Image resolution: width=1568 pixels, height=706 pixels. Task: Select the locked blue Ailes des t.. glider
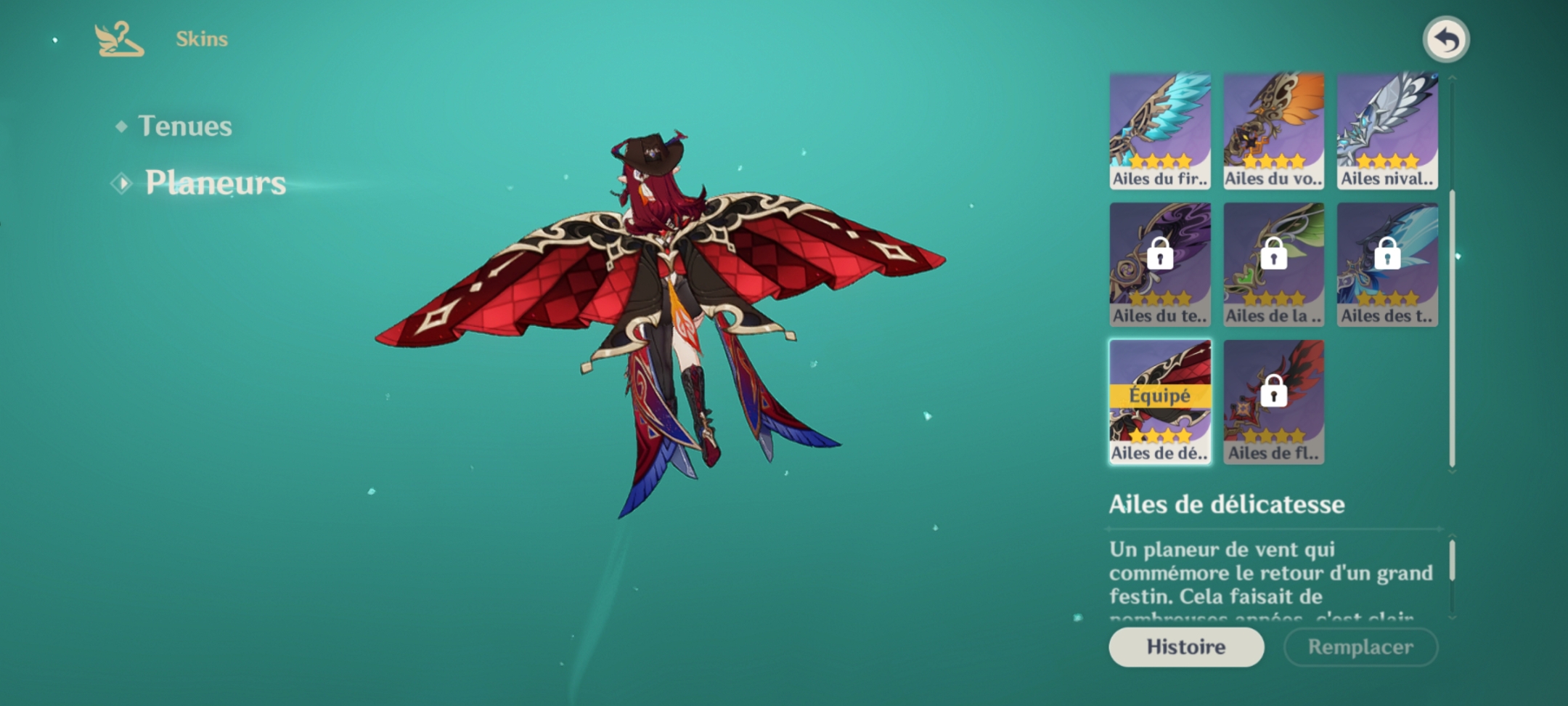click(1387, 265)
